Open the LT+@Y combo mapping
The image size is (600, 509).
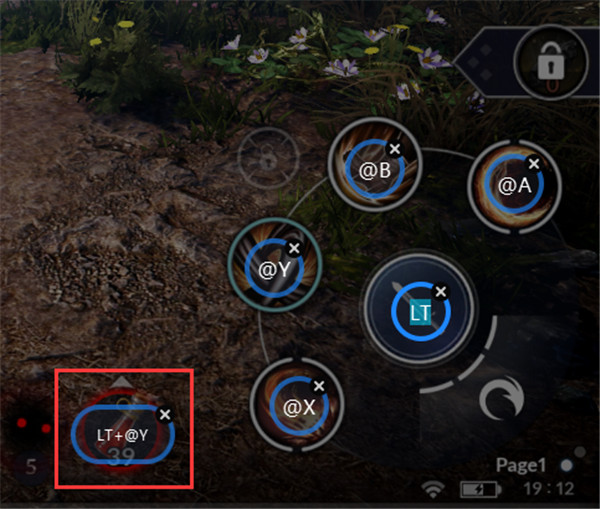pos(122,436)
